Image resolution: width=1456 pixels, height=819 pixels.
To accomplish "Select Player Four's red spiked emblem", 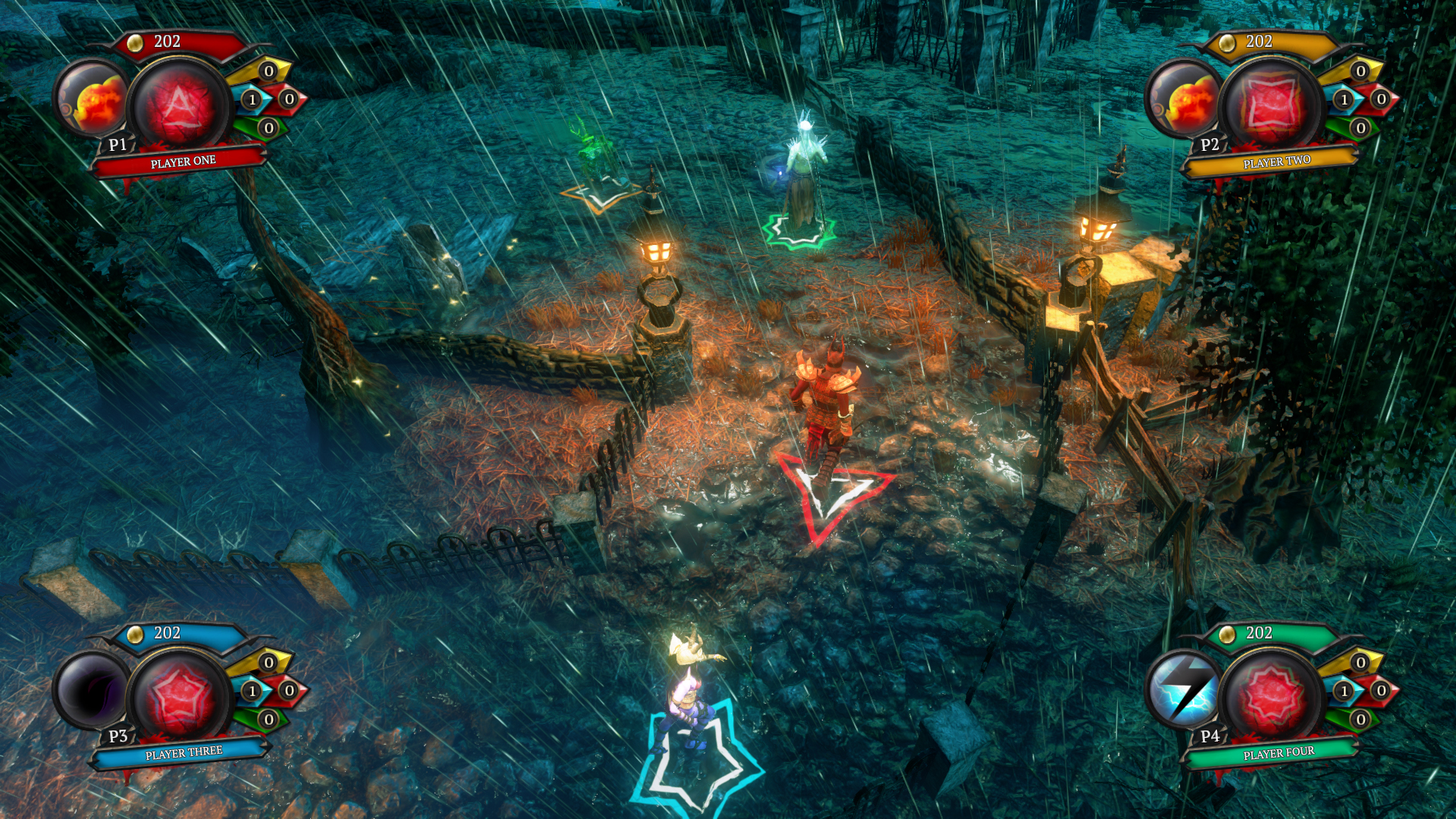I will coord(1272,695).
